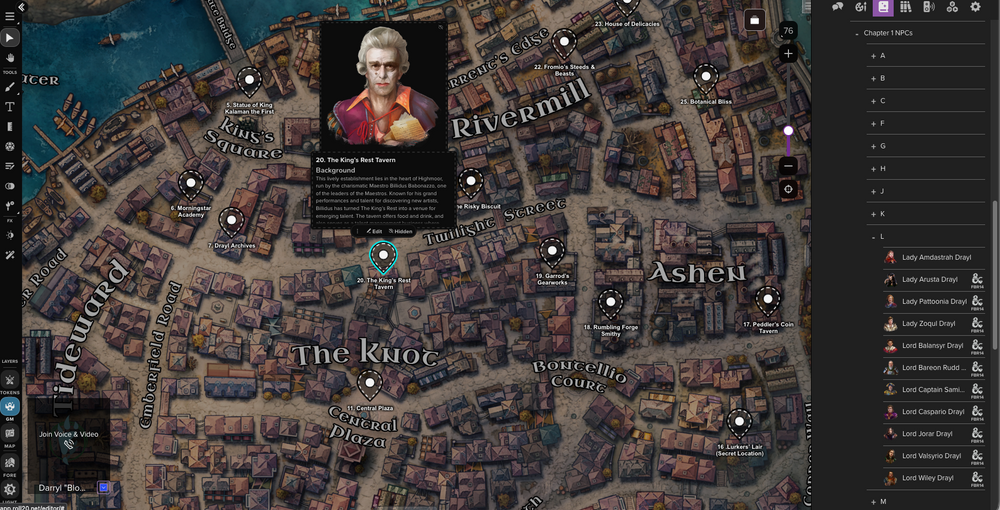Open the settings gear tab
The height and width of the screenshot is (510, 1000).
coord(975,7)
